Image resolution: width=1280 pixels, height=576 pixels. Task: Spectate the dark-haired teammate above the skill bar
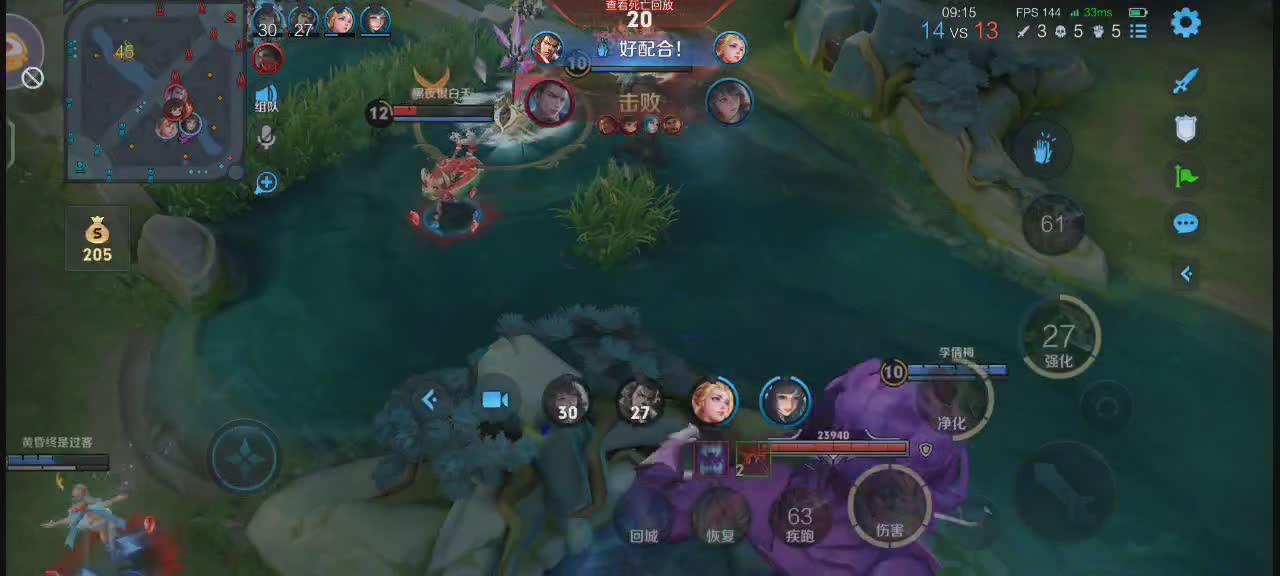[x=785, y=401]
